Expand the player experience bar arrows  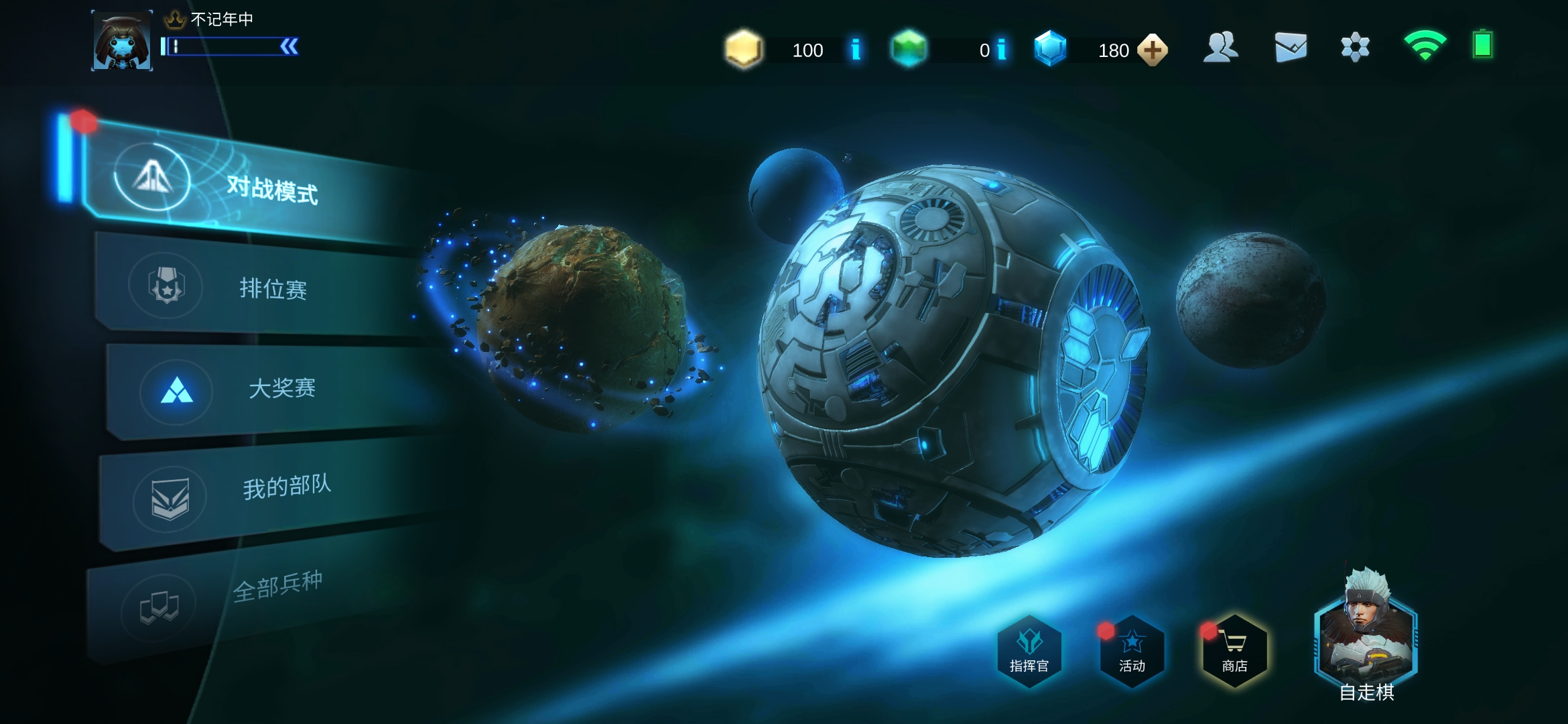[x=289, y=46]
